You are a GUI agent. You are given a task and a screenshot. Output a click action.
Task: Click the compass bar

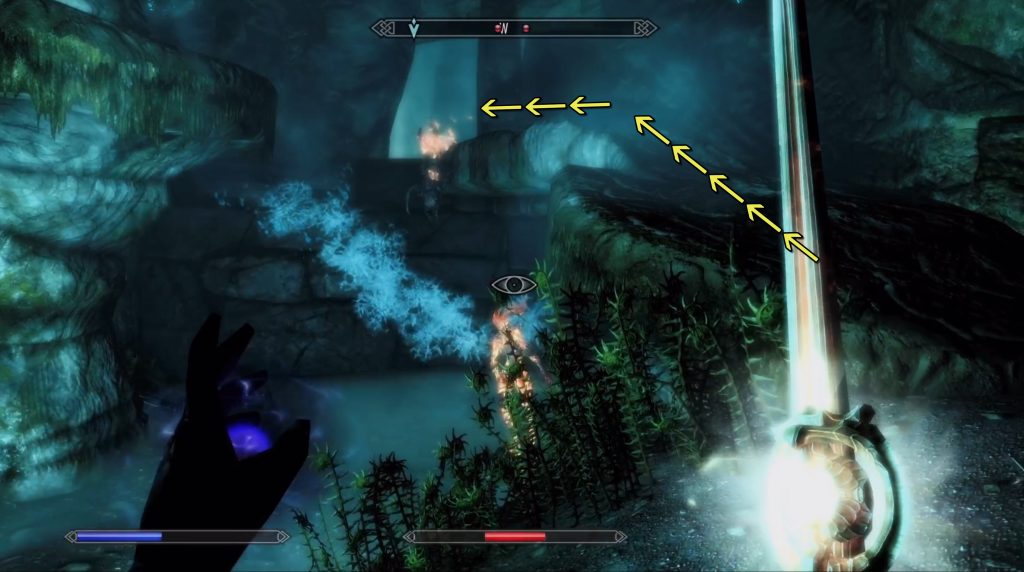[514, 28]
